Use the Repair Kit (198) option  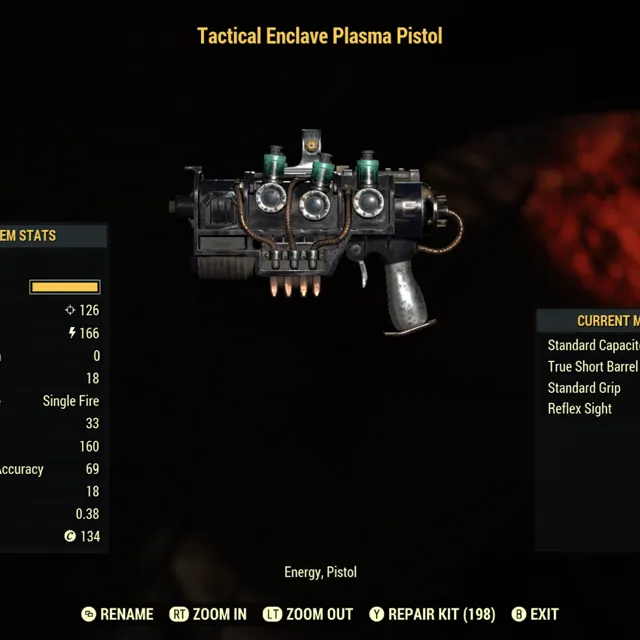432,614
